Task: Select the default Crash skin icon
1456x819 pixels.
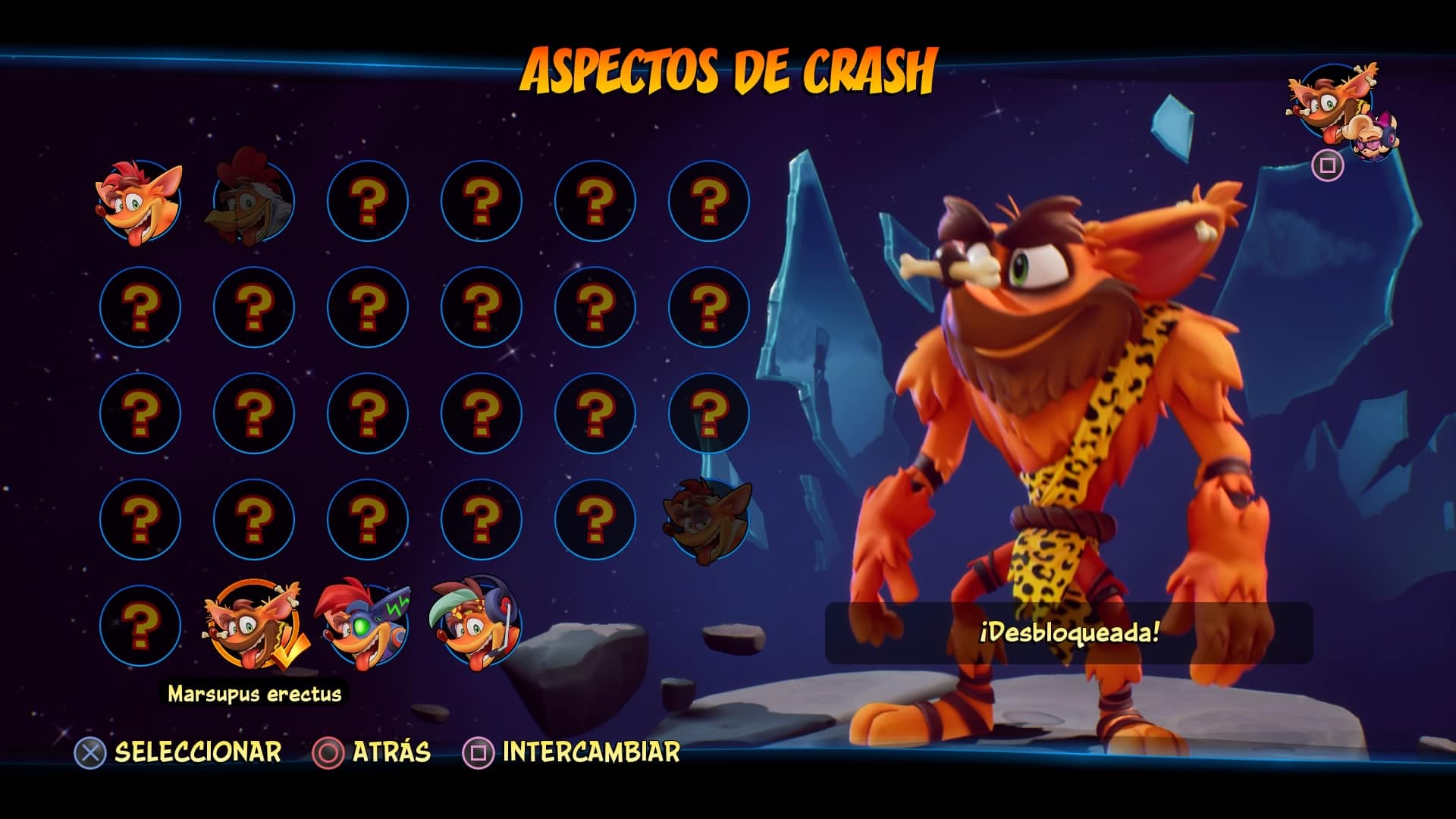Action: coord(140,201)
